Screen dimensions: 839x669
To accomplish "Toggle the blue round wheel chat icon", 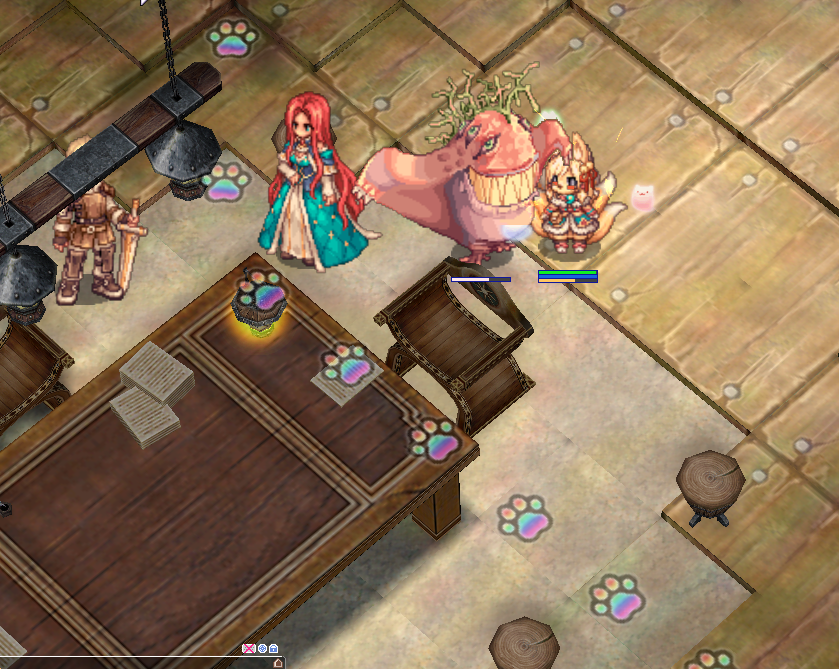I will coord(262,649).
